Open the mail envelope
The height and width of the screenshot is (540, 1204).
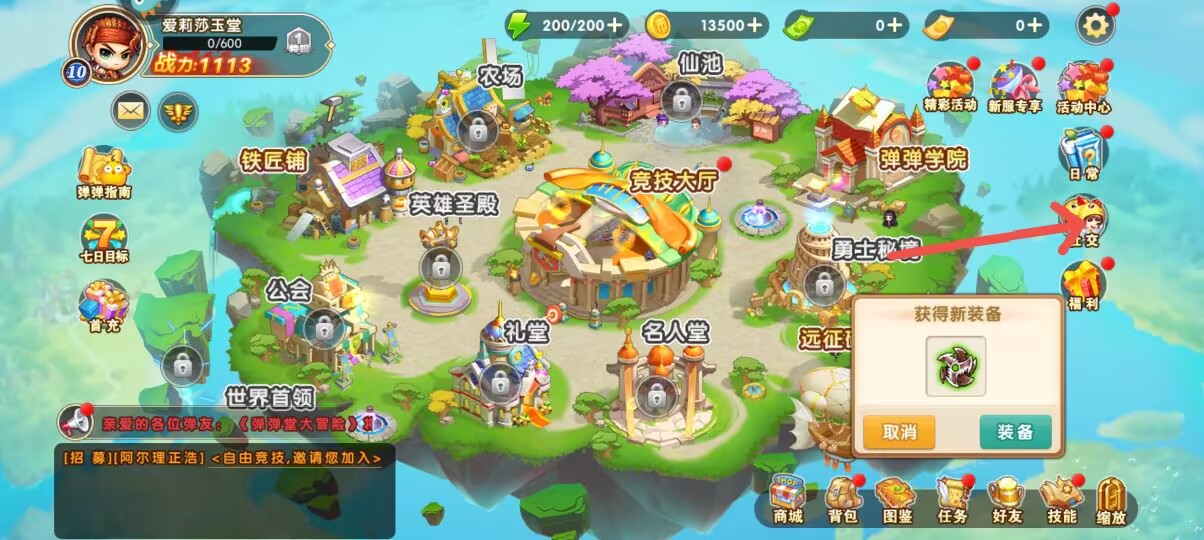(x=130, y=110)
